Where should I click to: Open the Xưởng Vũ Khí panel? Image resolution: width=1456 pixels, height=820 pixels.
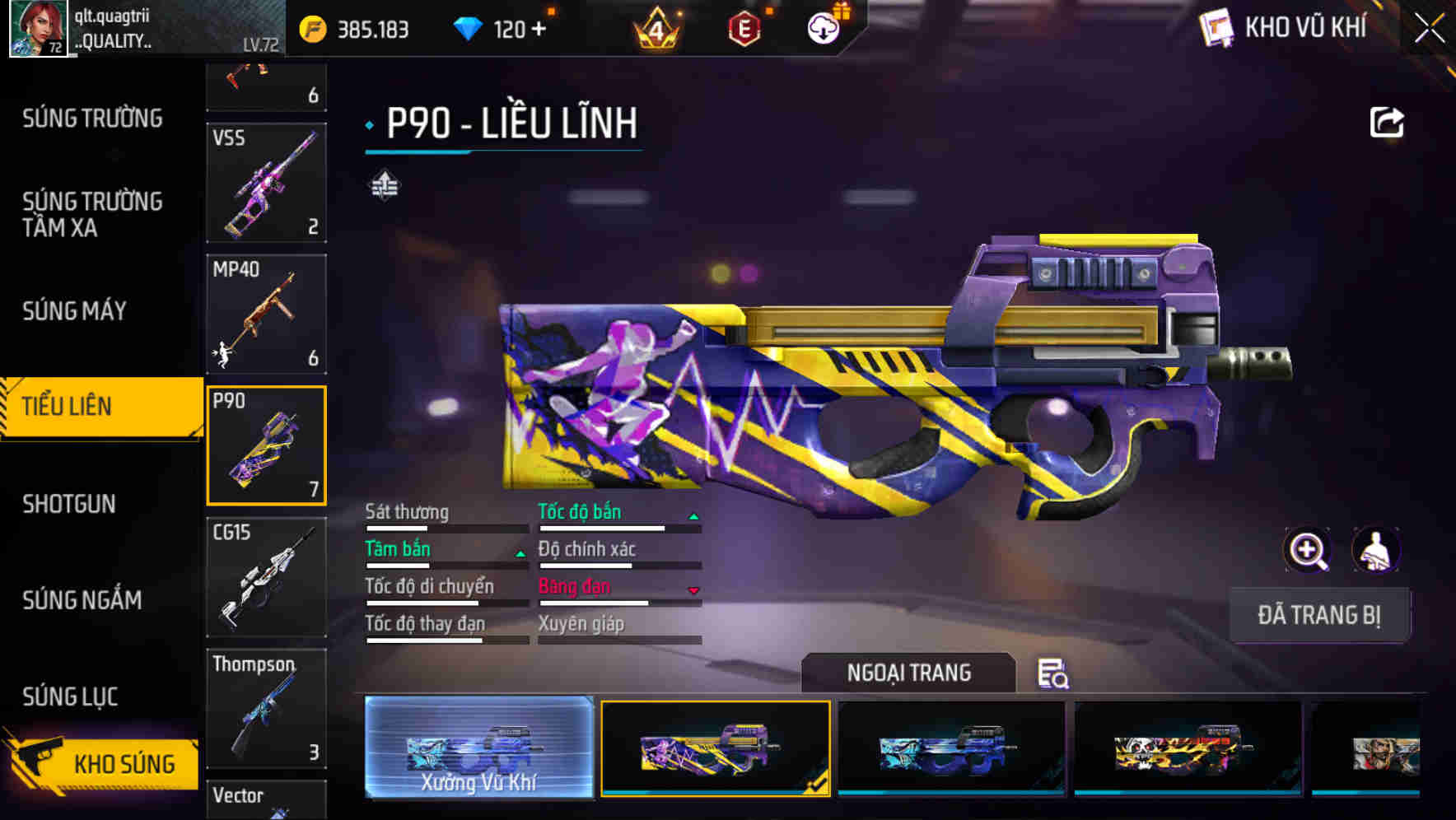[x=480, y=749]
